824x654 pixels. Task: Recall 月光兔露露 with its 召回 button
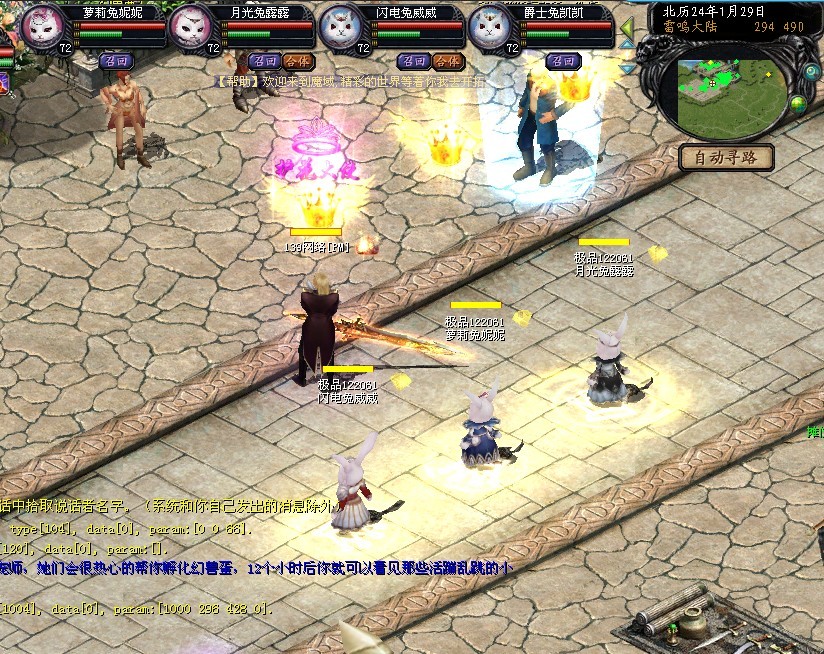(263, 61)
